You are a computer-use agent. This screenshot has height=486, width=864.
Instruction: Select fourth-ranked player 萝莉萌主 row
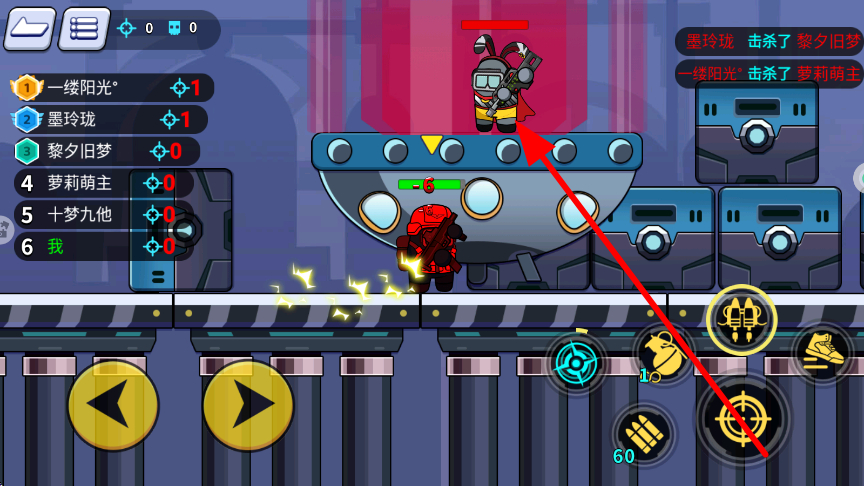click(x=104, y=183)
